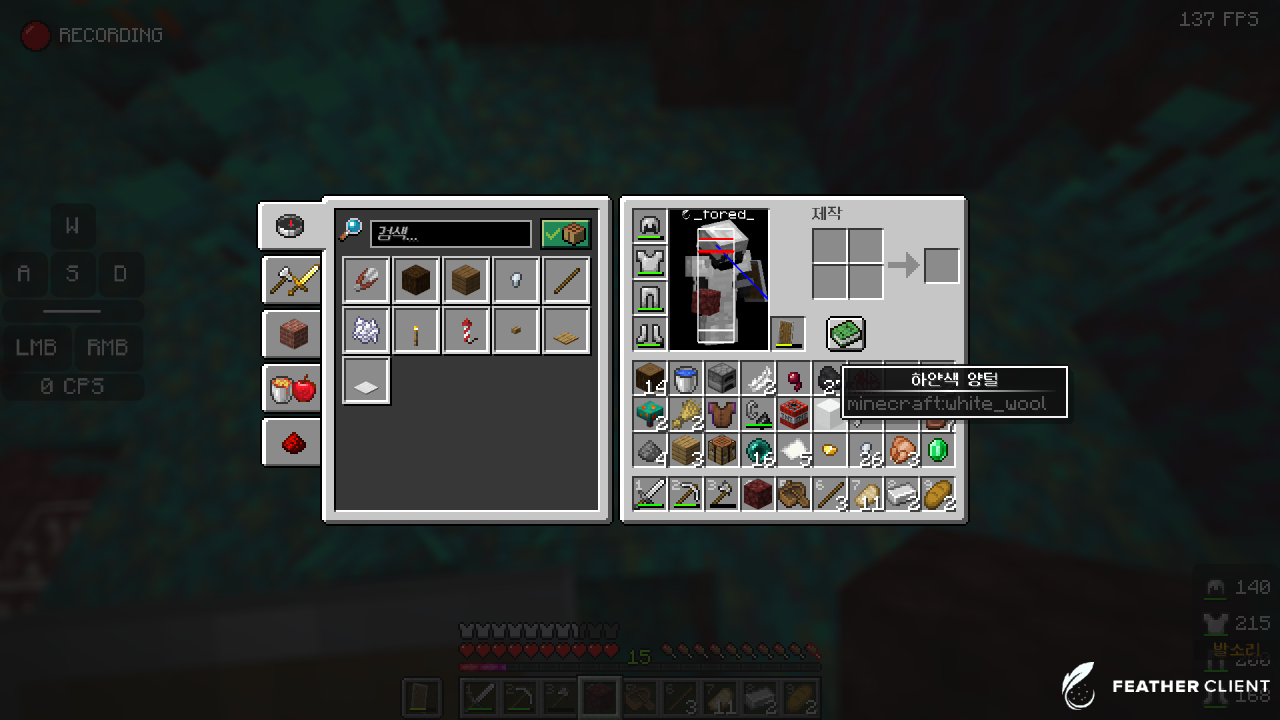
Task: Select the water bucket in inventory
Action: pos(686,378)
